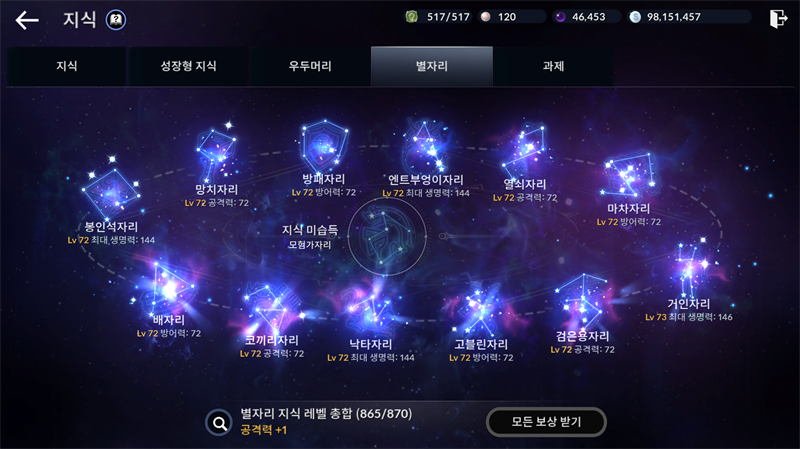Select the 거인자리 constellation

[x=688, y=270]
